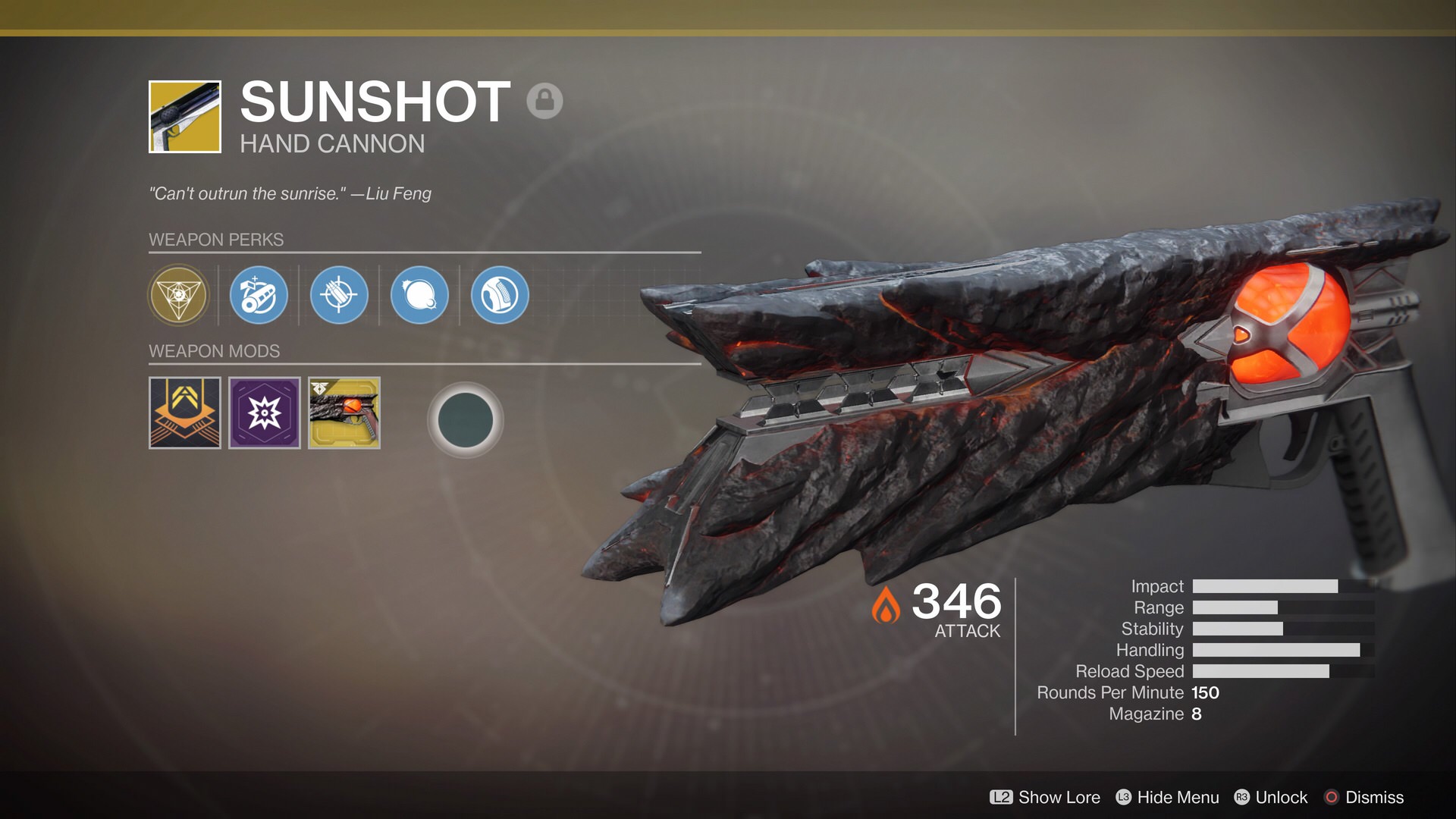The image size is (1456, 819).
Task: Inspect the barrel perk with cannon icon
Action: coord(259,295)
